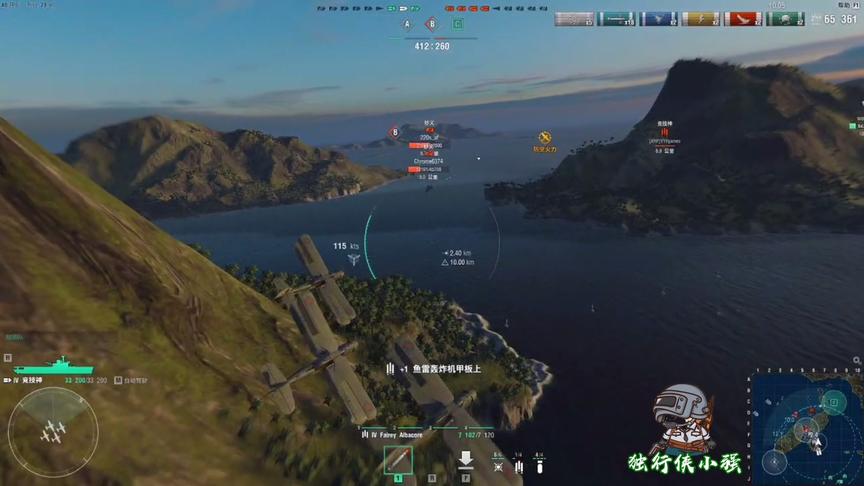Select the torpedo armament slot

(x=398, y=461)
